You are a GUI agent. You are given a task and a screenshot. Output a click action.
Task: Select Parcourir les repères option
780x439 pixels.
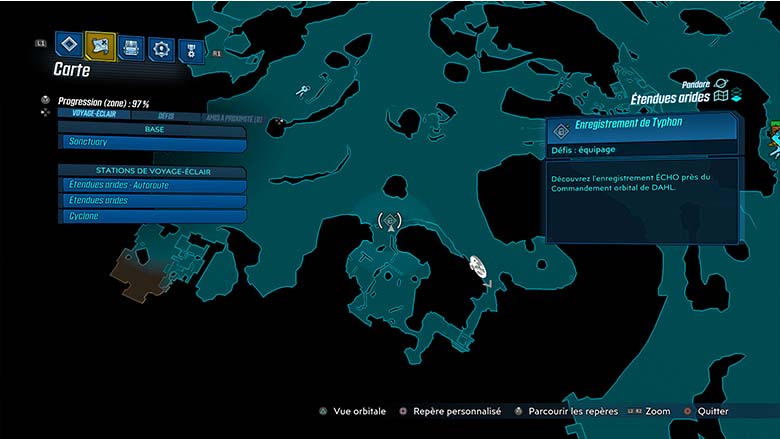[x=567, y=411]
